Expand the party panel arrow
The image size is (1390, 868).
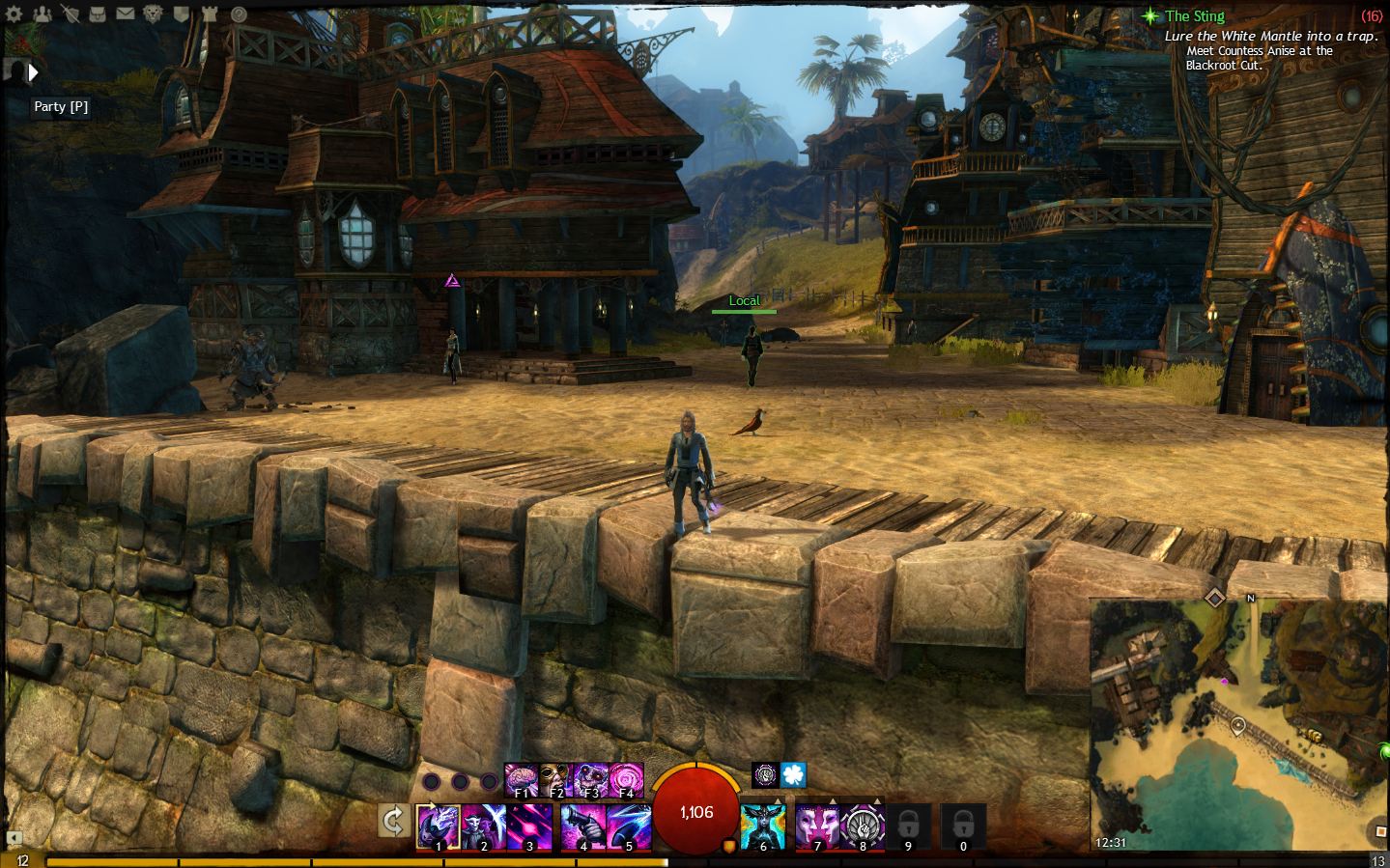[x=34, y=72]
